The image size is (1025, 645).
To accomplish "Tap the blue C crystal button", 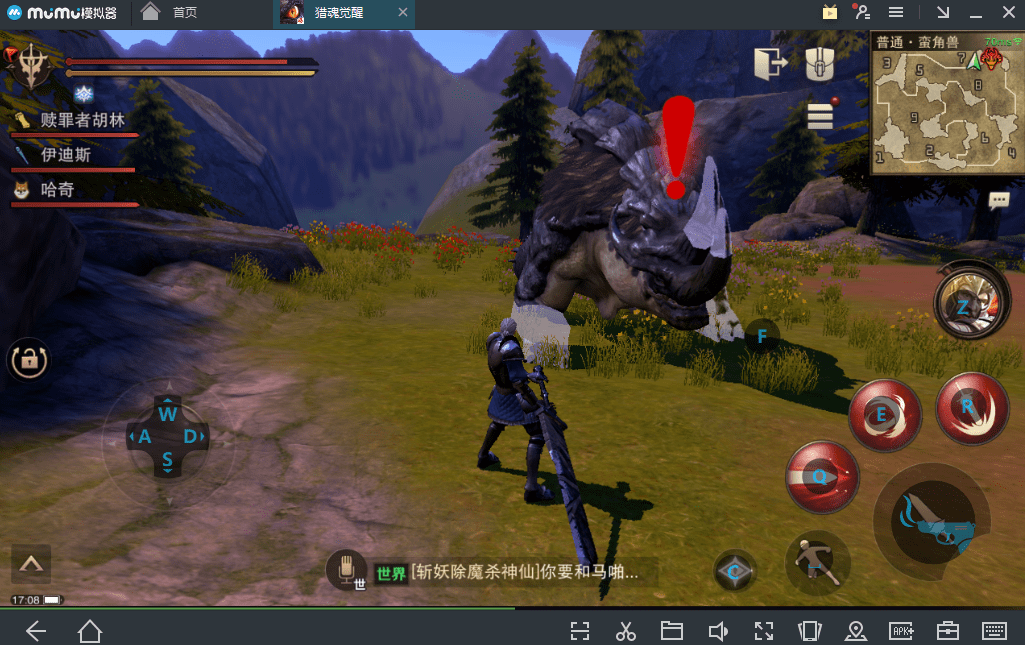I will click(735, 571).
